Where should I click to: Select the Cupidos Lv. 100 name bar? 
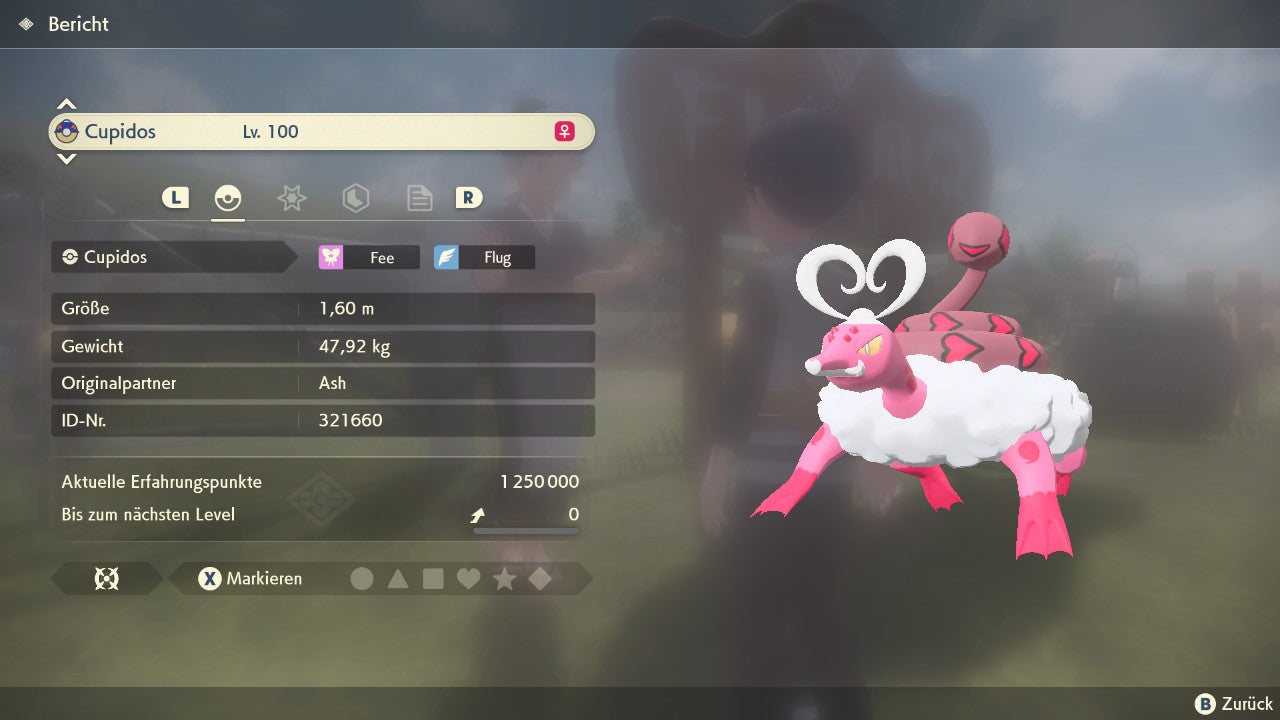(321, 132)
